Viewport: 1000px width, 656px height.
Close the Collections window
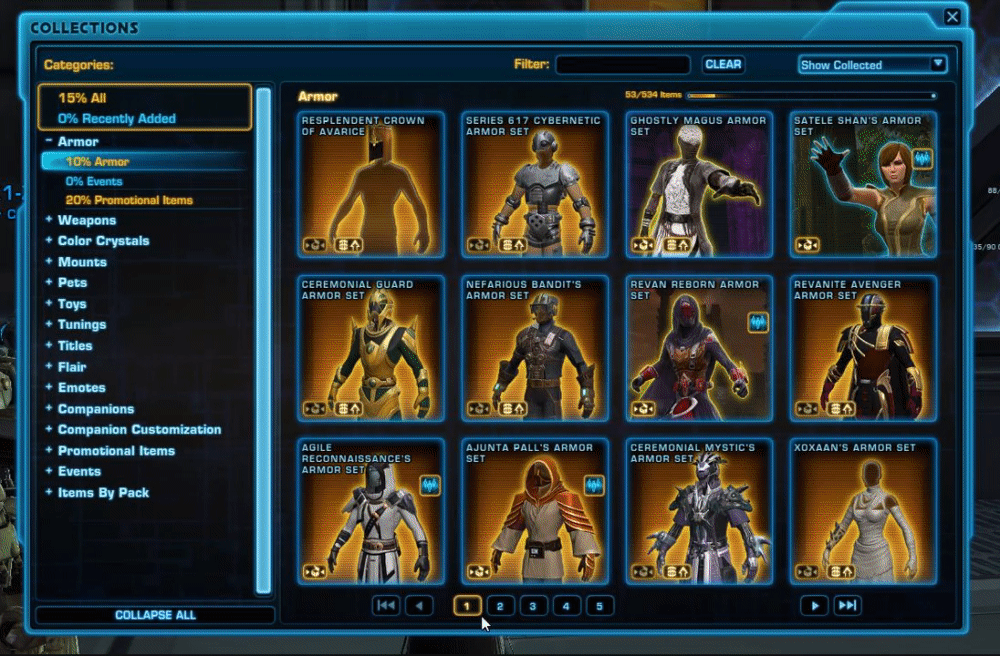(952, 17)
